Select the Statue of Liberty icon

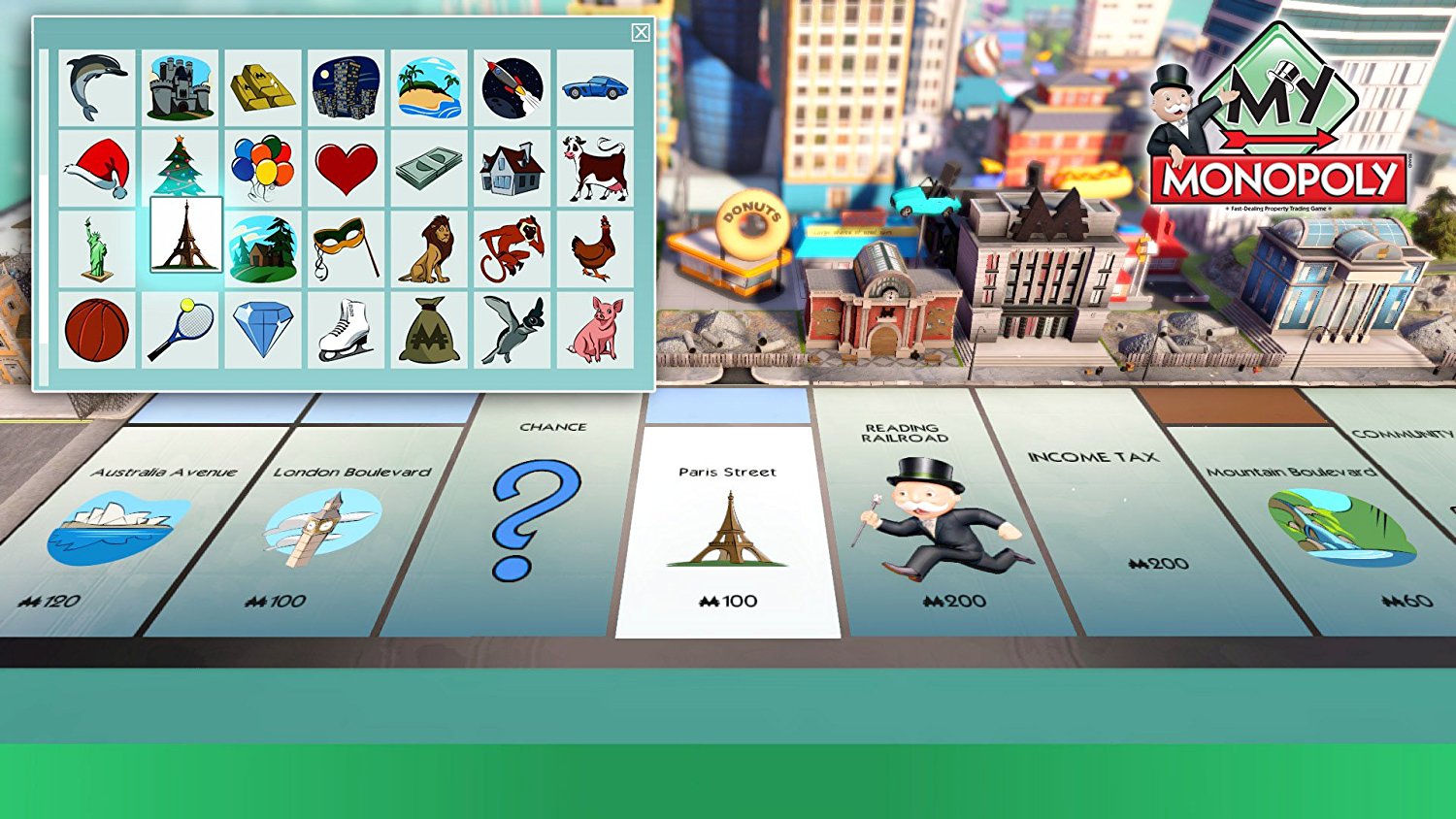pyautogui.click(x=96, y=246)
